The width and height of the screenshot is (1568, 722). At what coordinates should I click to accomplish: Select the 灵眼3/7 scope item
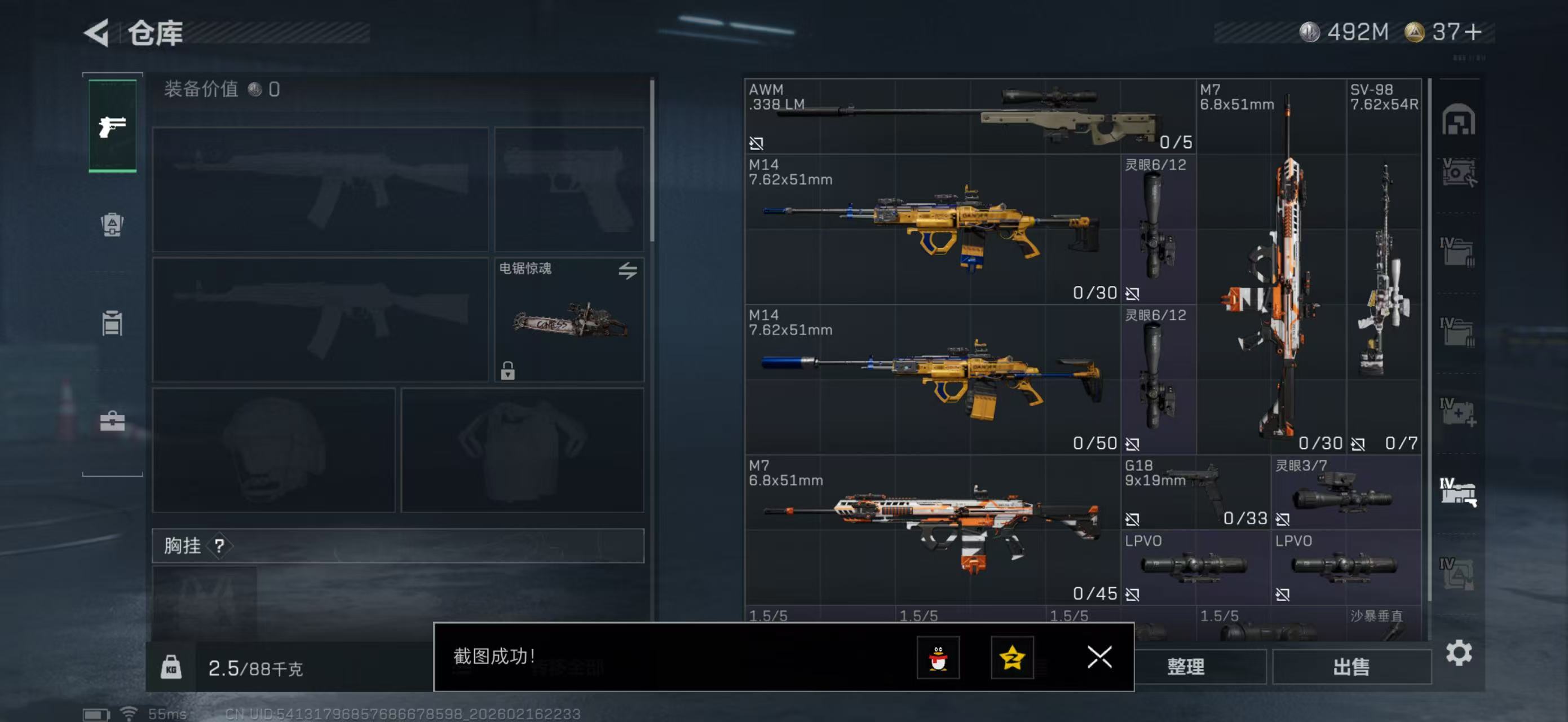click(1345, 492)
